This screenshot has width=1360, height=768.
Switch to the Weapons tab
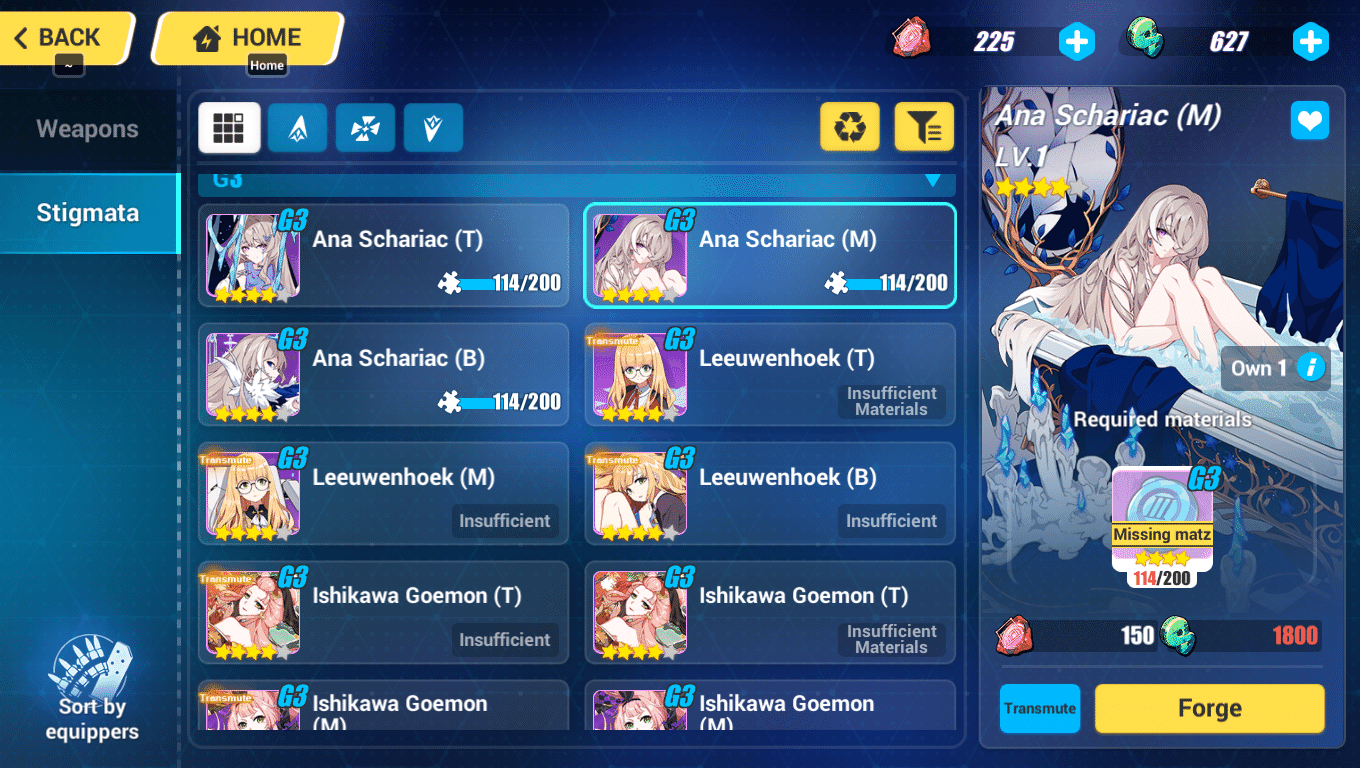click(88, 128)
